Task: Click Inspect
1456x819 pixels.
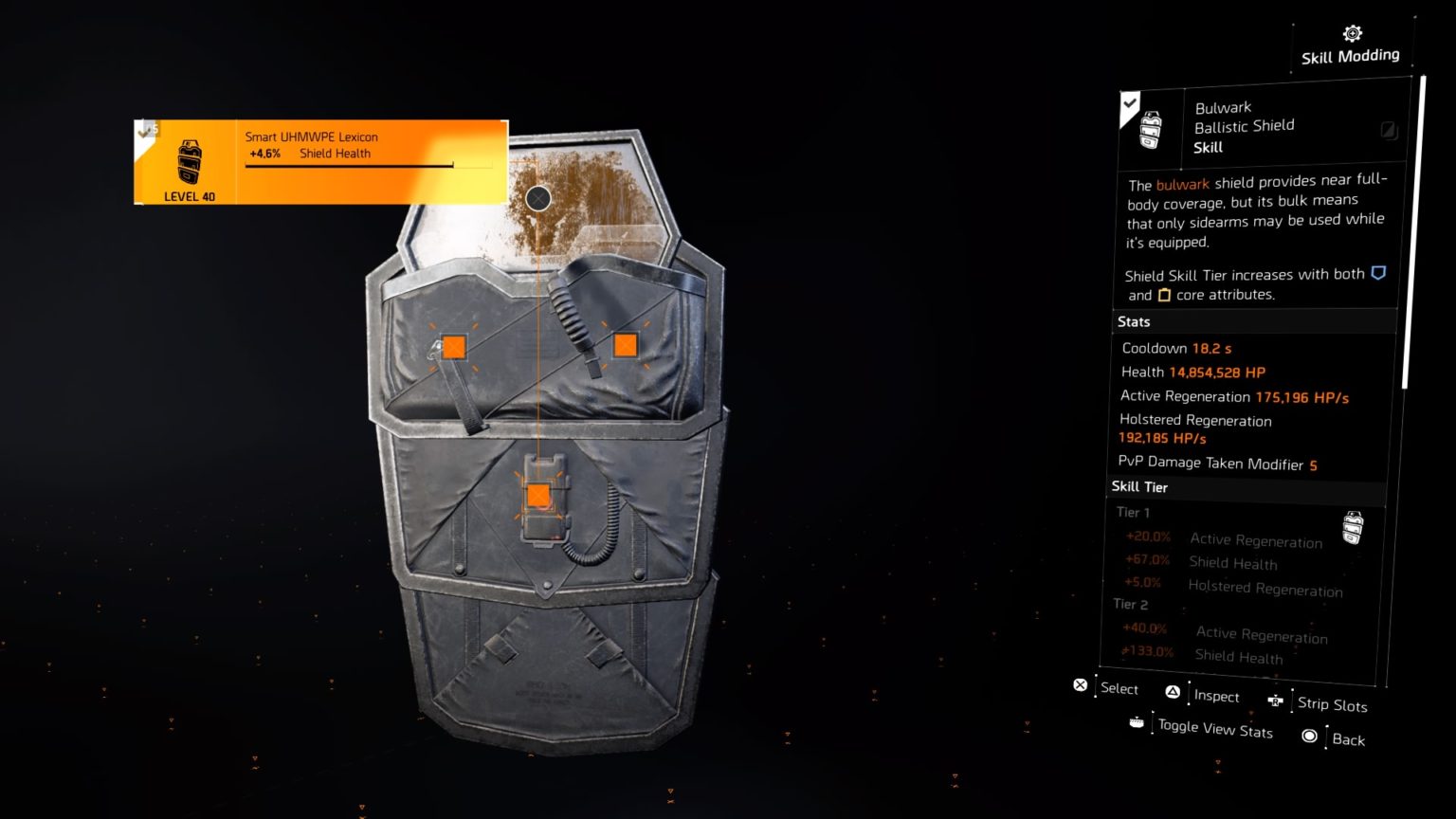Action: pyautogui.click(x=1219, y=697)
